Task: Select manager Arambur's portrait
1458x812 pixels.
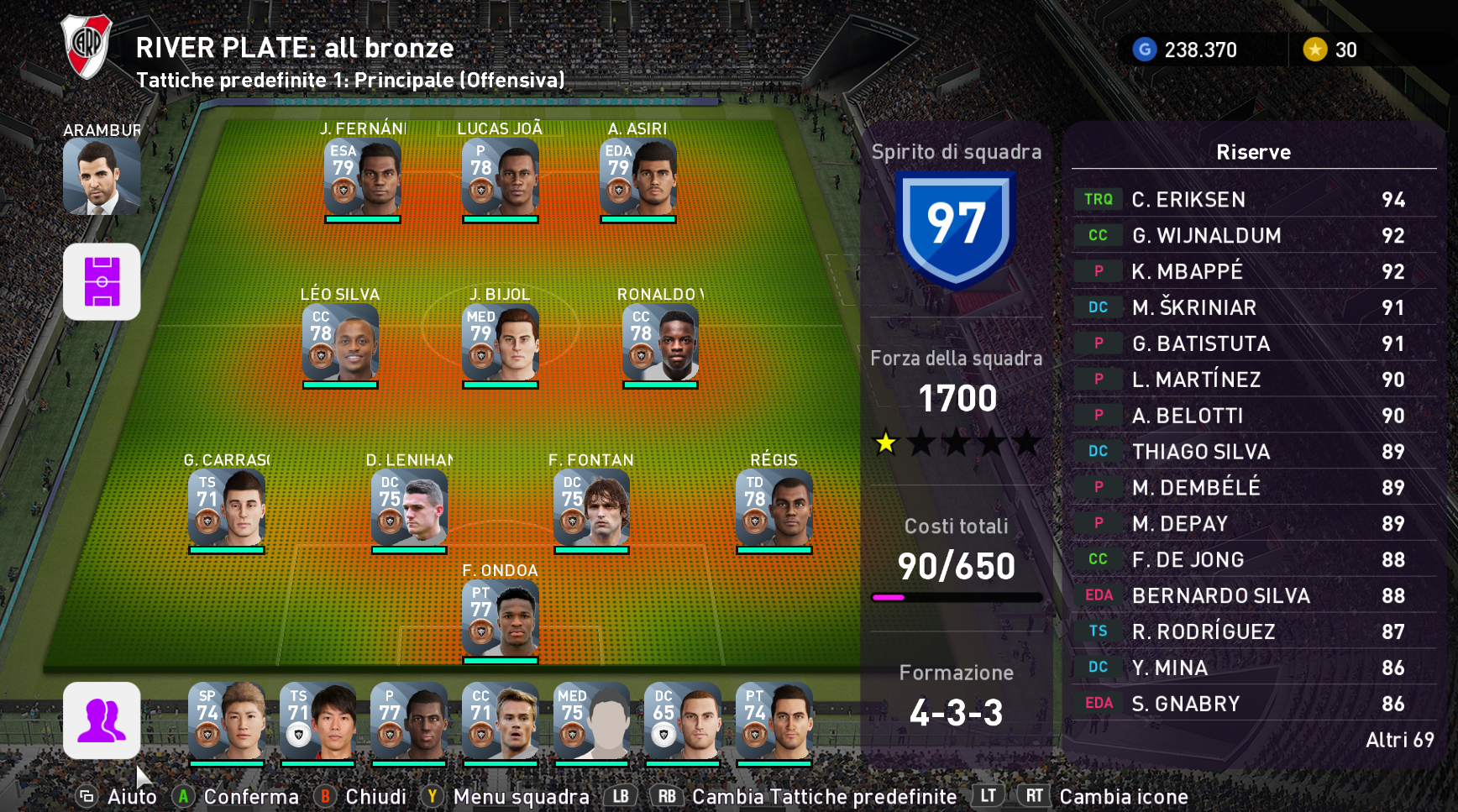Action: 102,175
